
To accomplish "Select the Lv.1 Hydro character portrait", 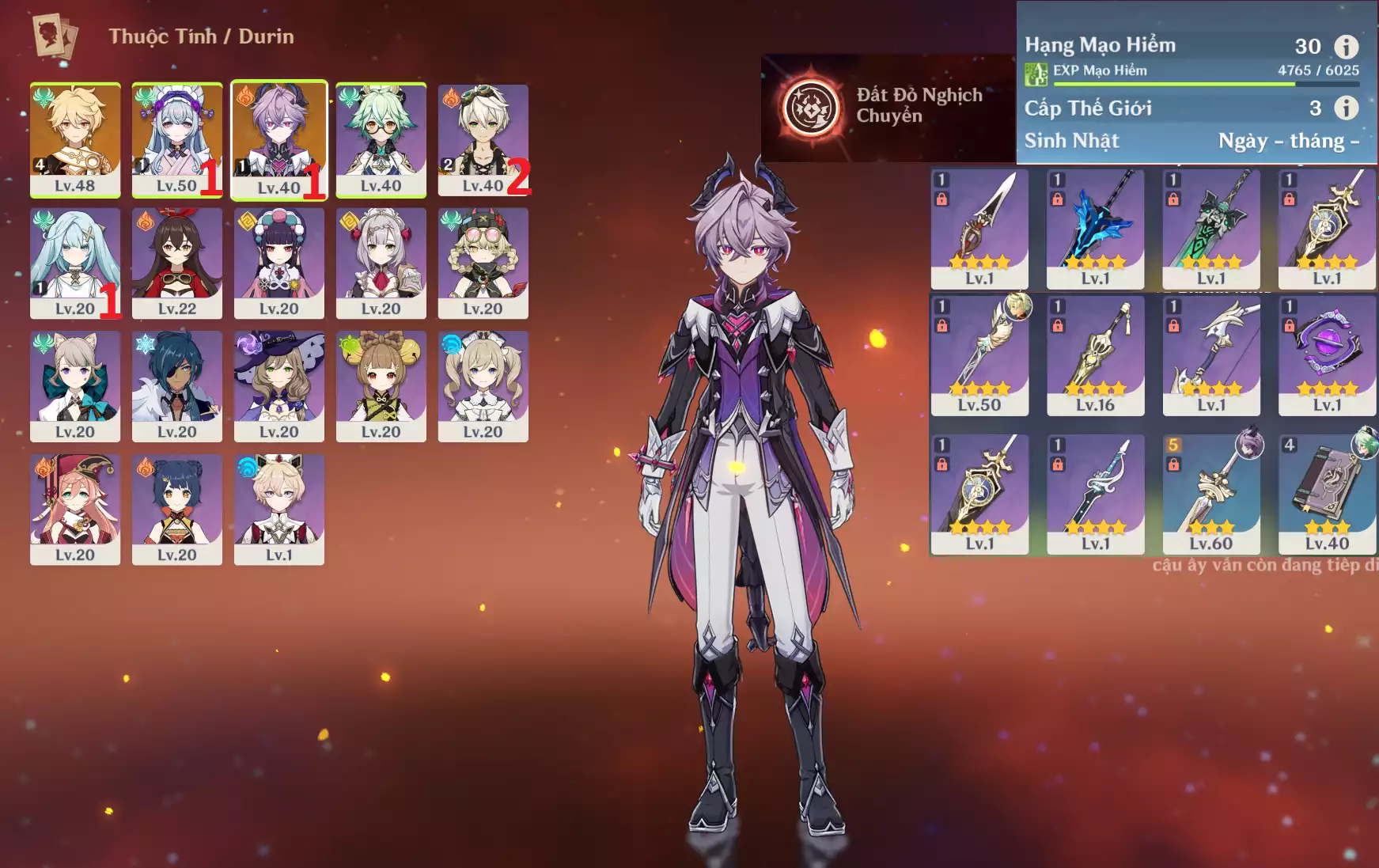I will coord(278,508).
